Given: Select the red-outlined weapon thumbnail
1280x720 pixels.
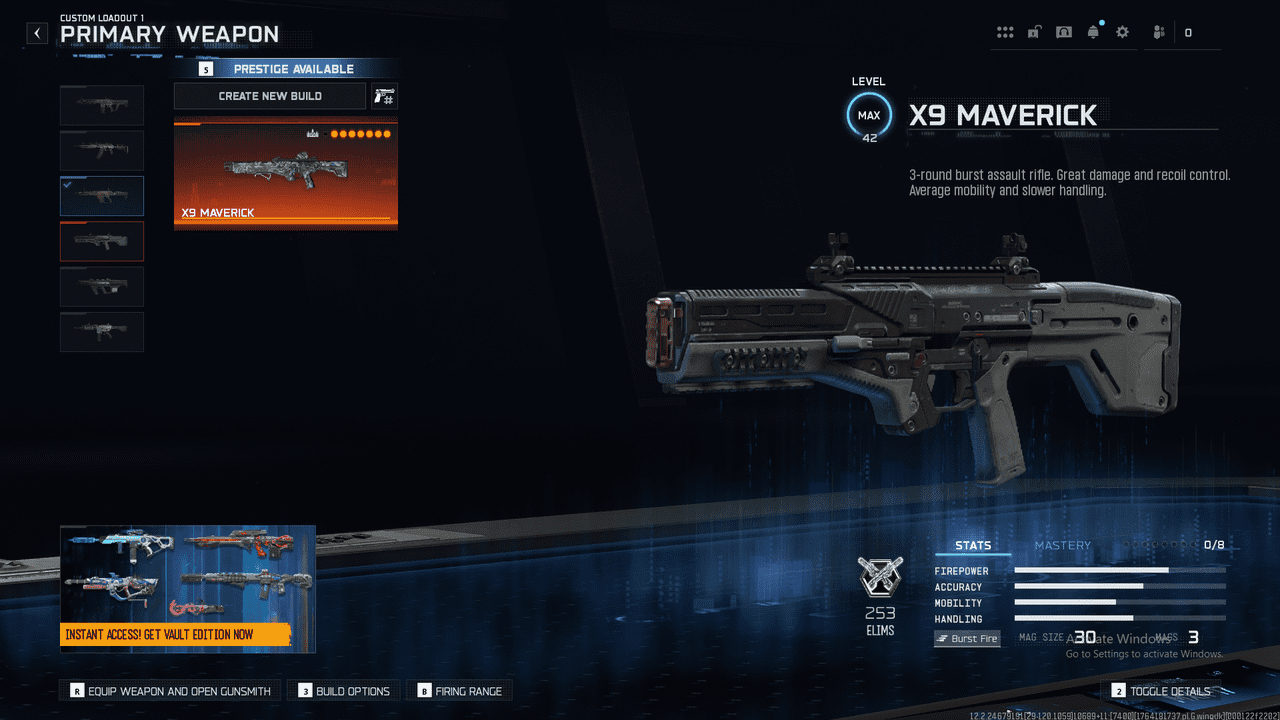Looking at the screenshot, I should tap(102, 241).
